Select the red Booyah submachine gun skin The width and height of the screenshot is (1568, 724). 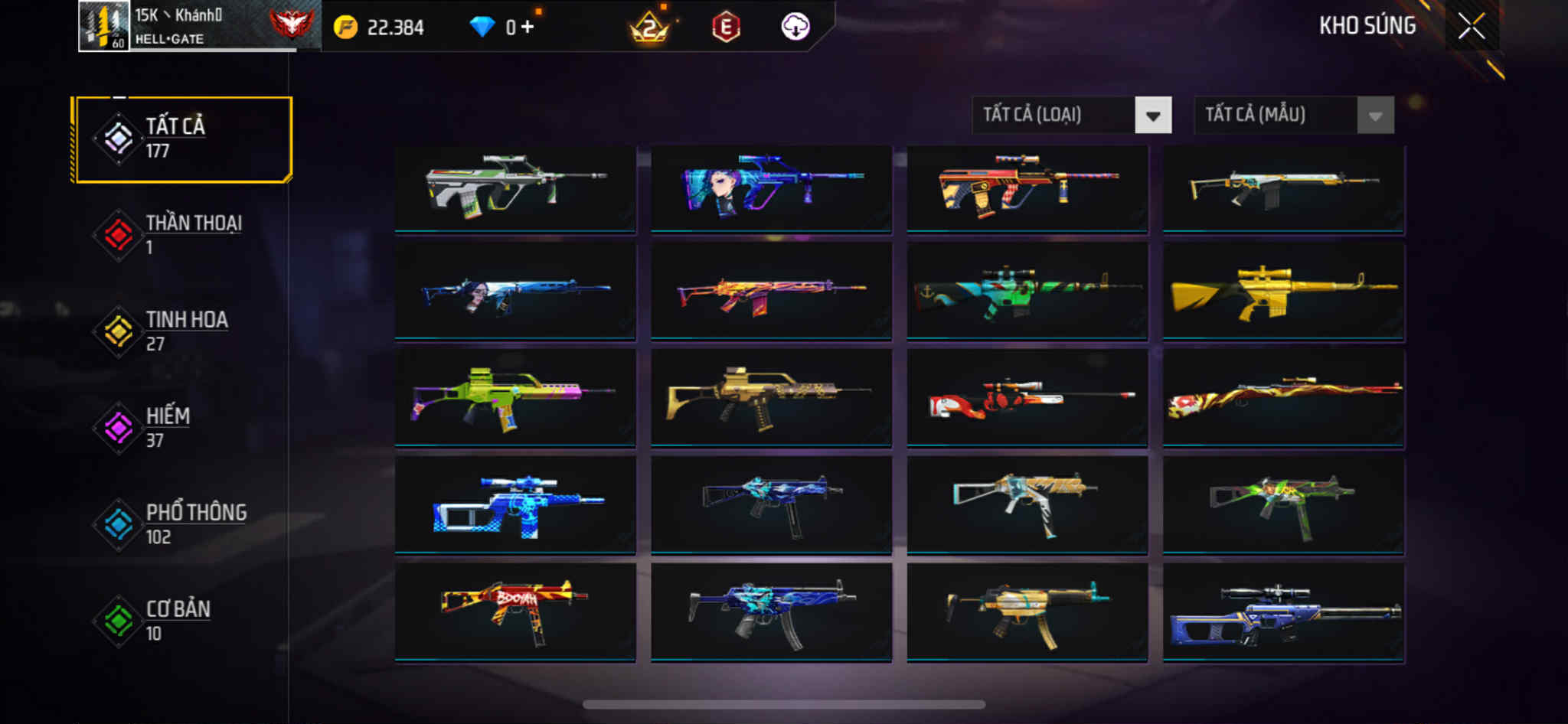click(514, 611)
